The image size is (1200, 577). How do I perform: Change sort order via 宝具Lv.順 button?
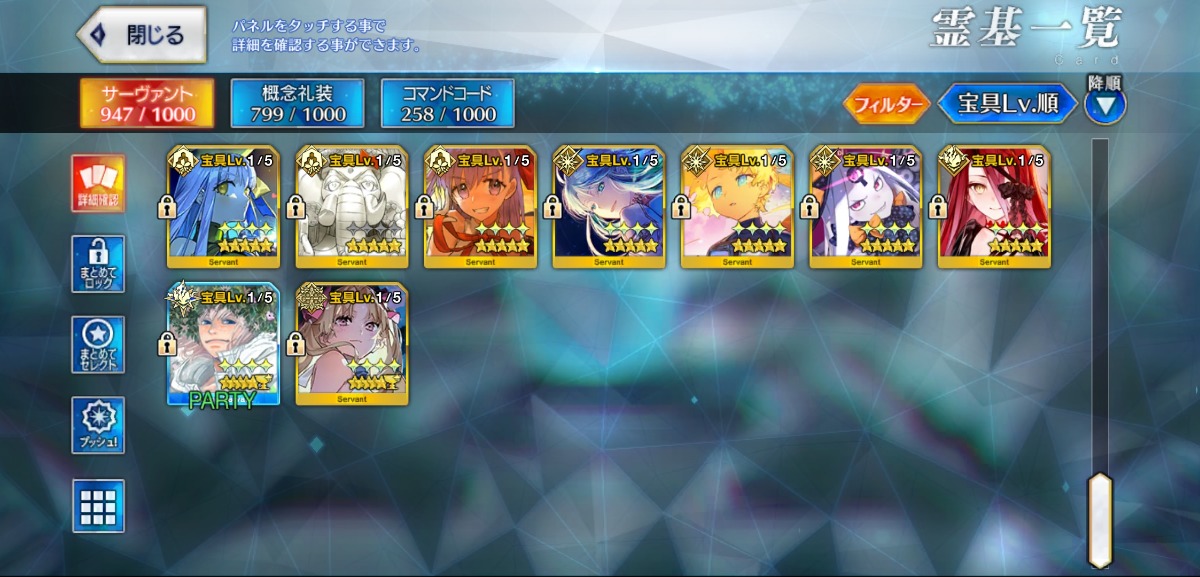(x=1007, y=104)
